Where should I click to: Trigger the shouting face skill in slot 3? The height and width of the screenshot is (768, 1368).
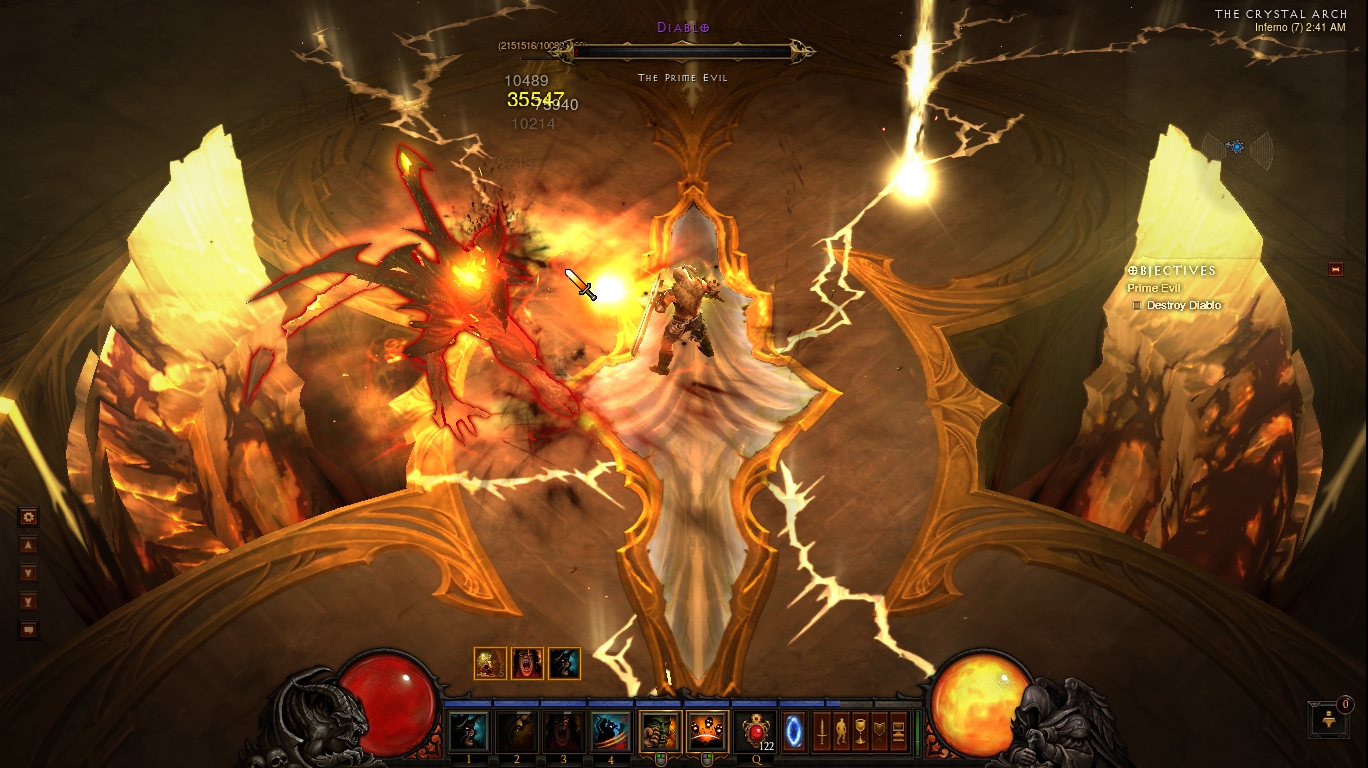564,731
